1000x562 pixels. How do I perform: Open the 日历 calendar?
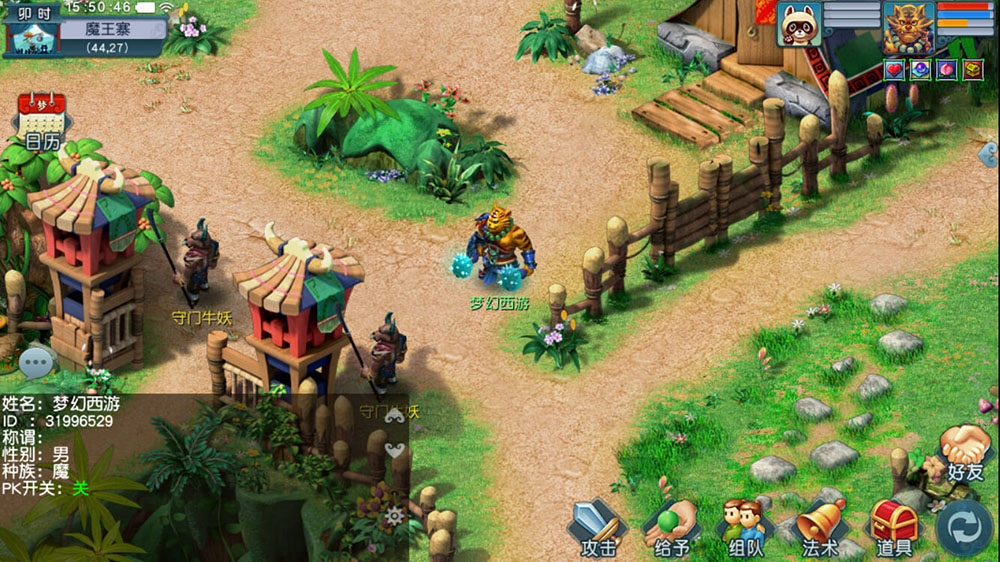pyautogui.click(x=41, y=118)
